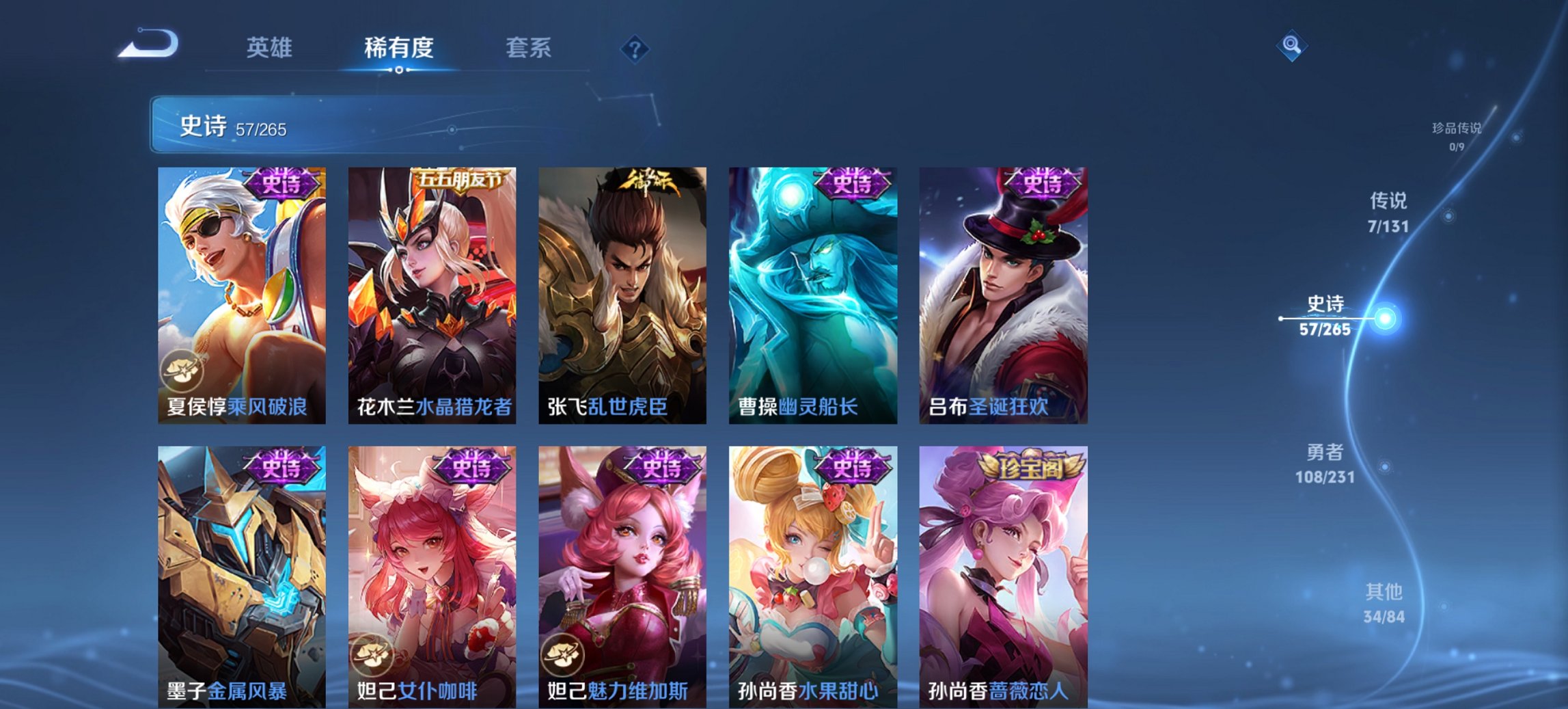Open the help question mark icon

point(635,48)
